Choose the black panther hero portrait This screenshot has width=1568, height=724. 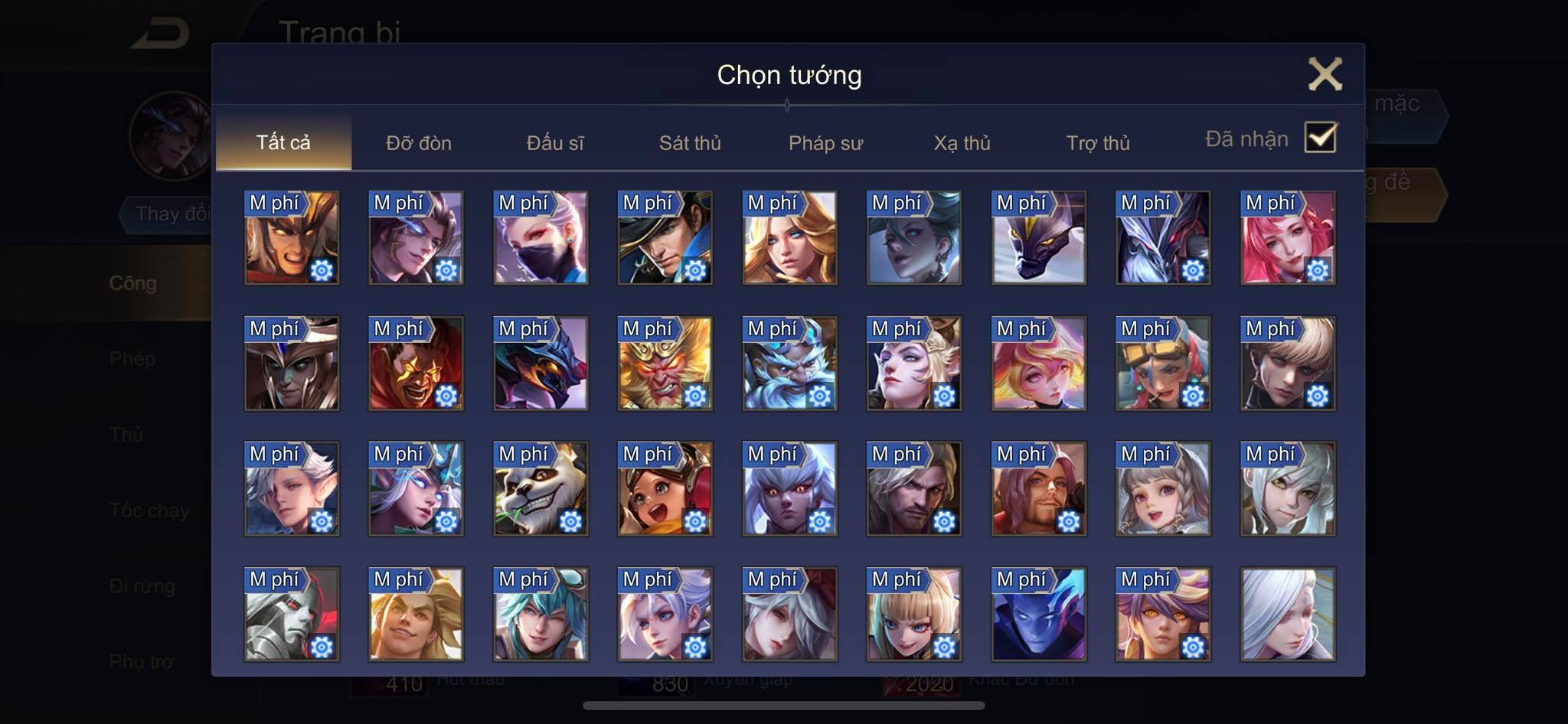(1038, 238)
